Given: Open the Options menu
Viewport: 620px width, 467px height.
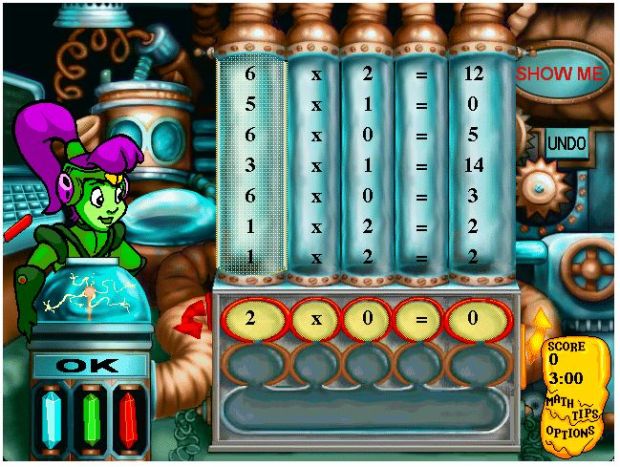Looking at the screenshot, I should click(568, 431).
